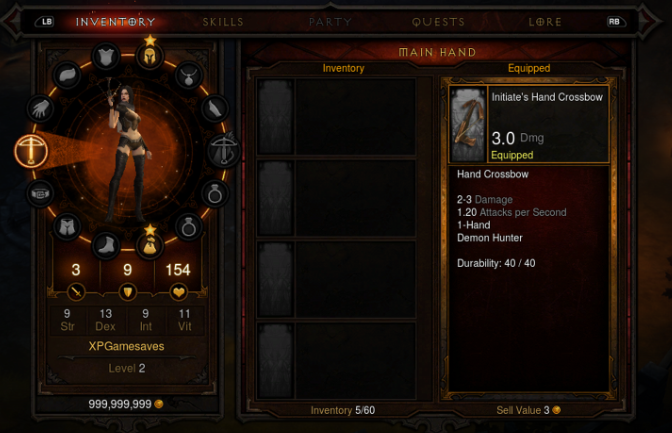Click the starred pouch slot
672x433 pixels.
[148, 243]
